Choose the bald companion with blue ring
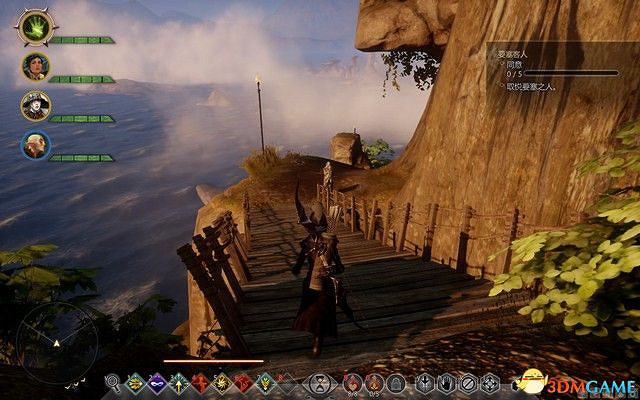The height and width of the screenshot is (400, 640). (x=35, y=146)
